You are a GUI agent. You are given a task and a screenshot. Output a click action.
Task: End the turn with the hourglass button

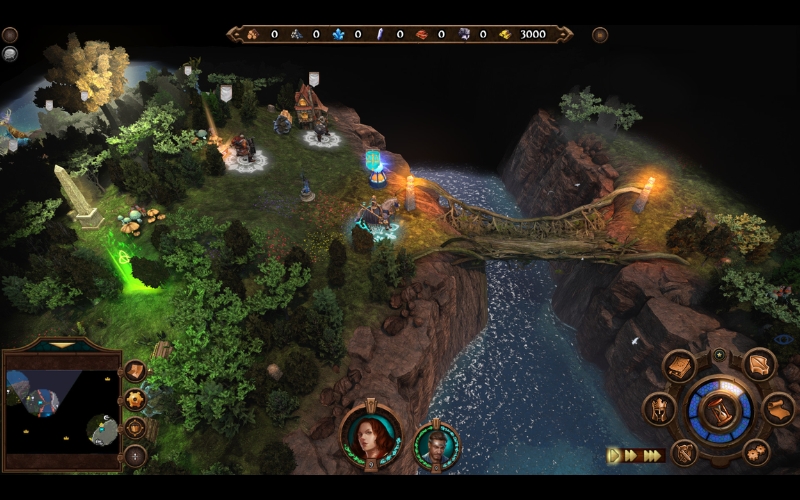tap(719, 410)
